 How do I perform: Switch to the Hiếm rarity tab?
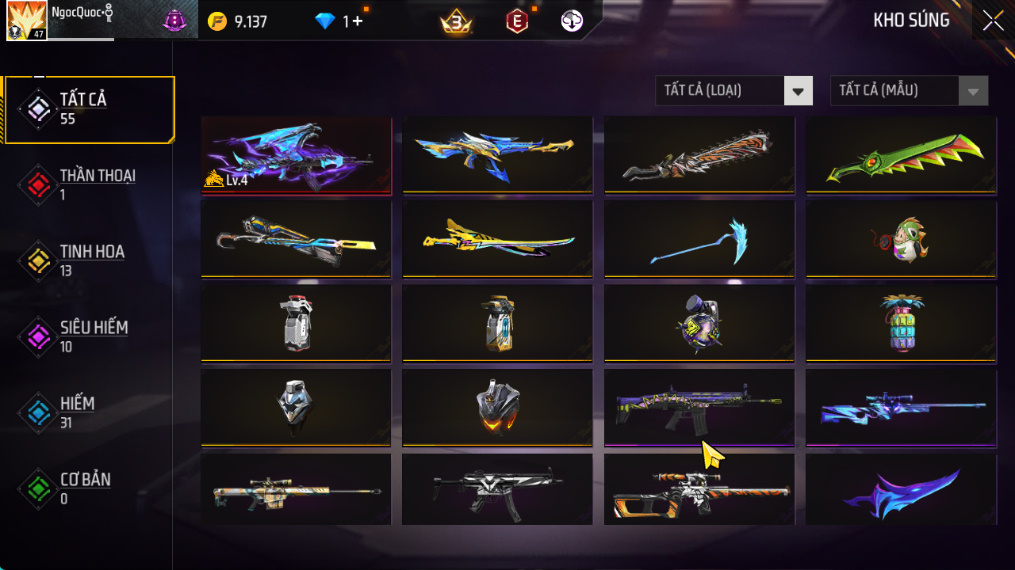click(x=89, y=412)
